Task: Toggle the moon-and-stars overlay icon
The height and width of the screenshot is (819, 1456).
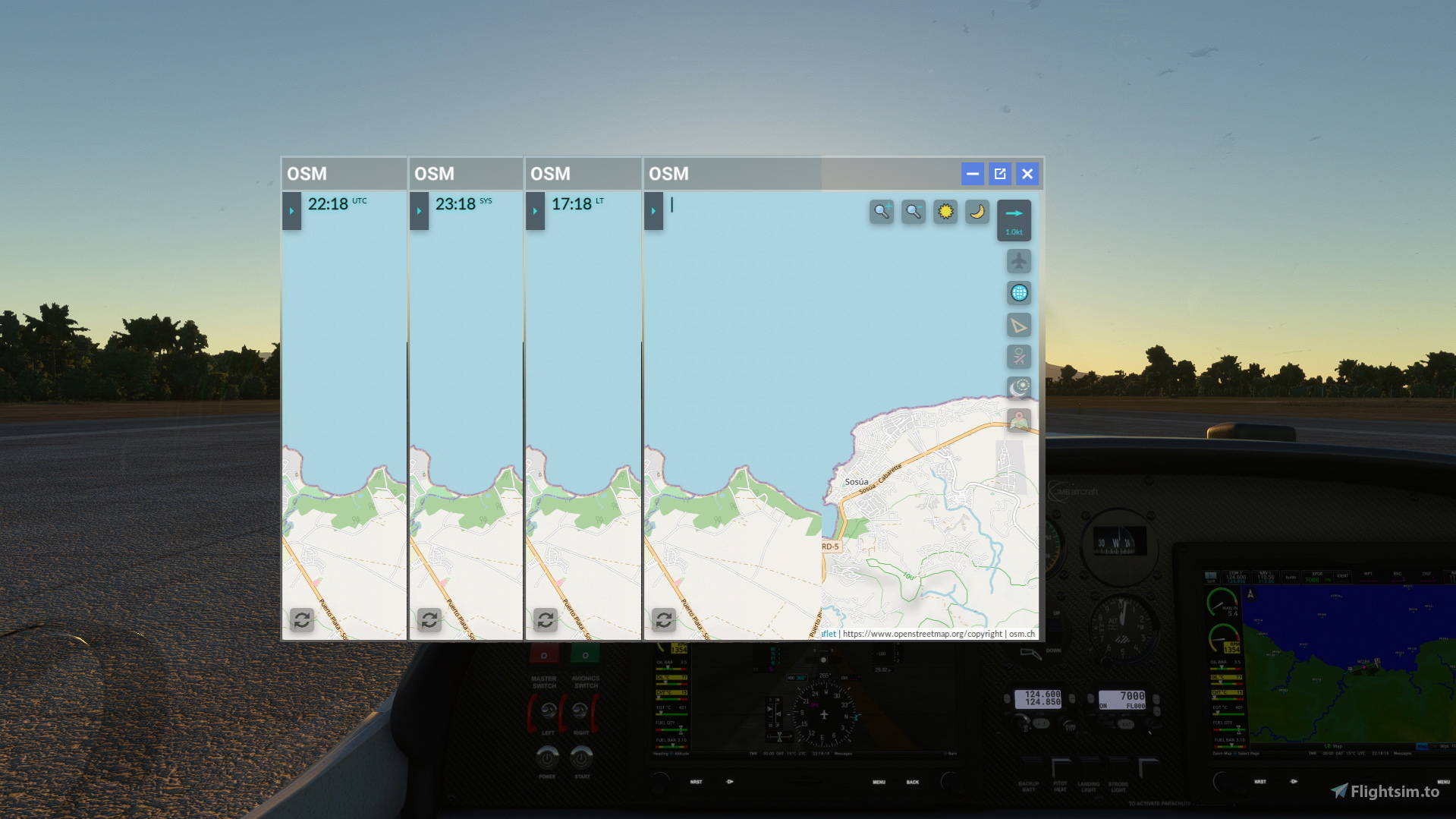Action: click(x=1020, y=389)
